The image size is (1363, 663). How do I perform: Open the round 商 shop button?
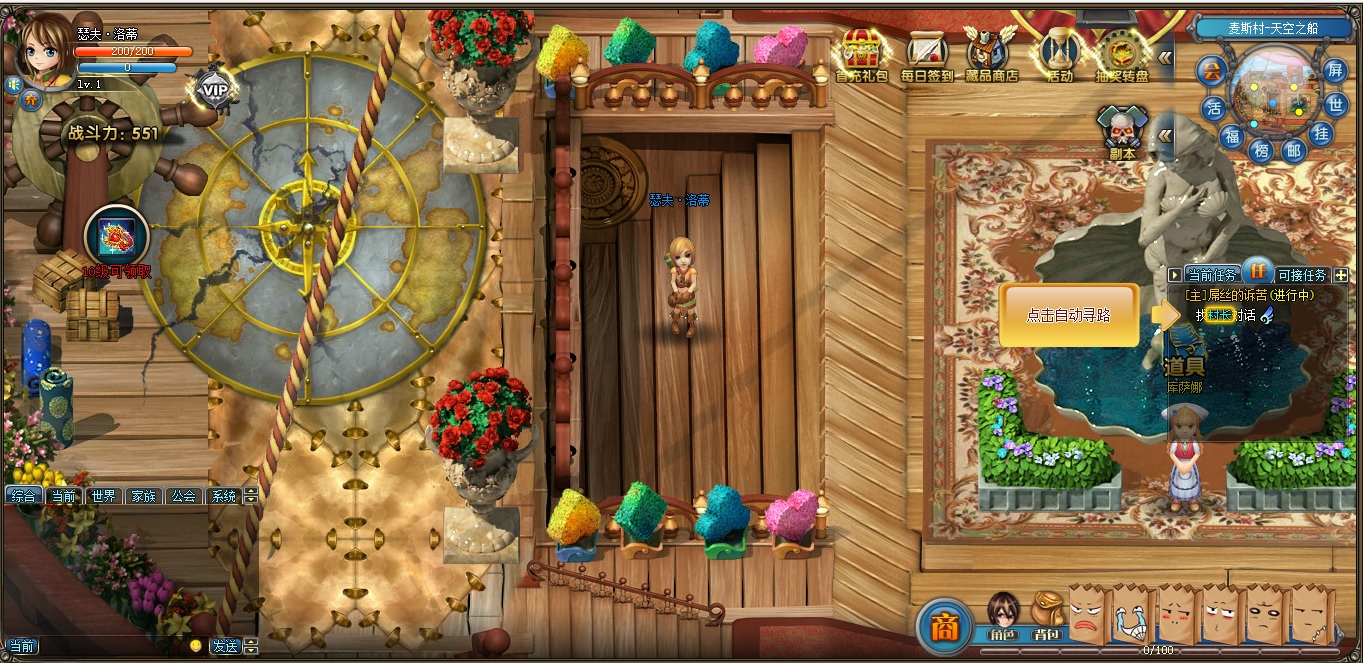(x=943, y=625)
